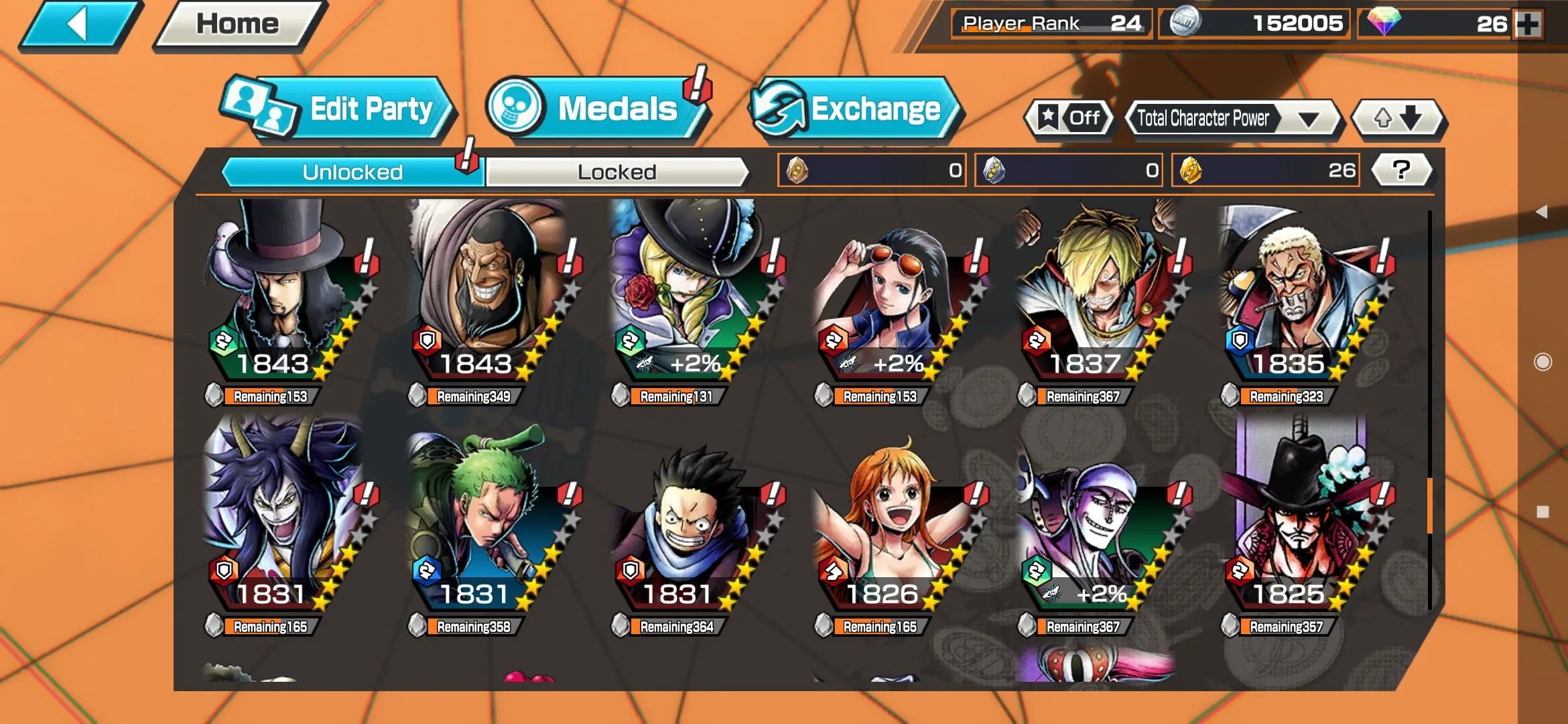Tap the Android home circle button
Viewport: 1568px width, 724px height.
click(x=1543, y=362)
